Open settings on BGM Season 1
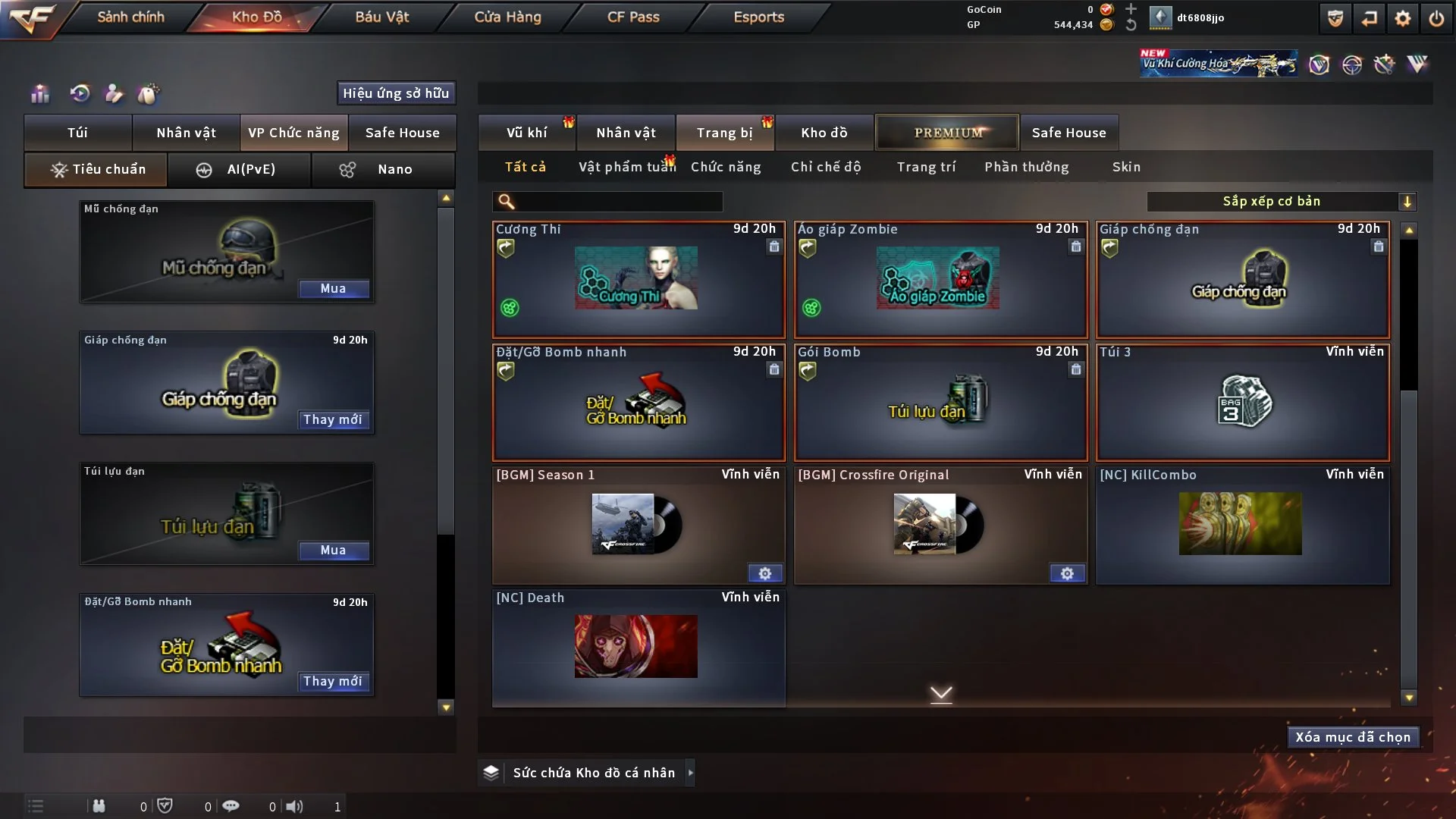 click(764, 573)
